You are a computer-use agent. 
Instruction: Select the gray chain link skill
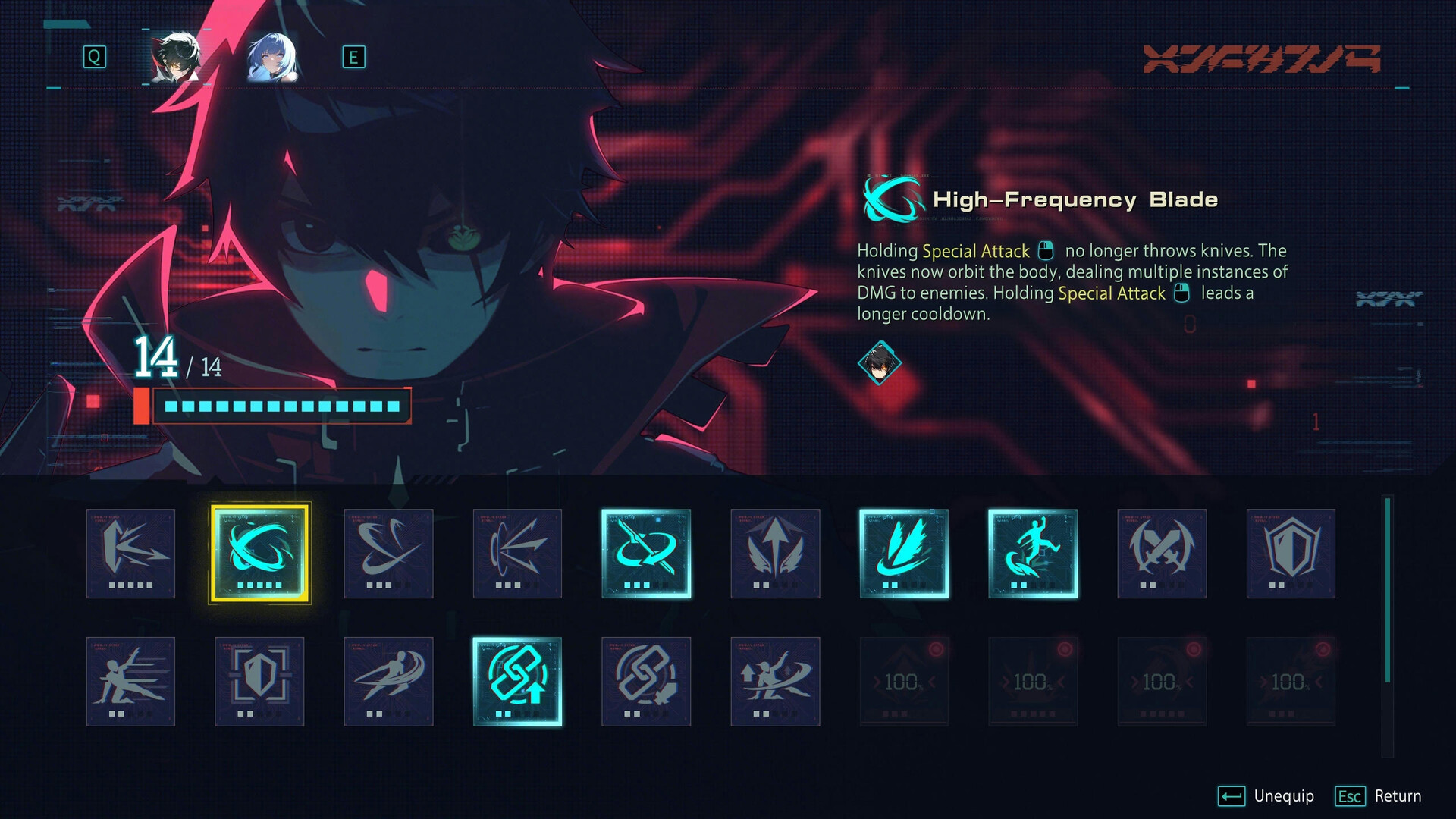[646, 680]
